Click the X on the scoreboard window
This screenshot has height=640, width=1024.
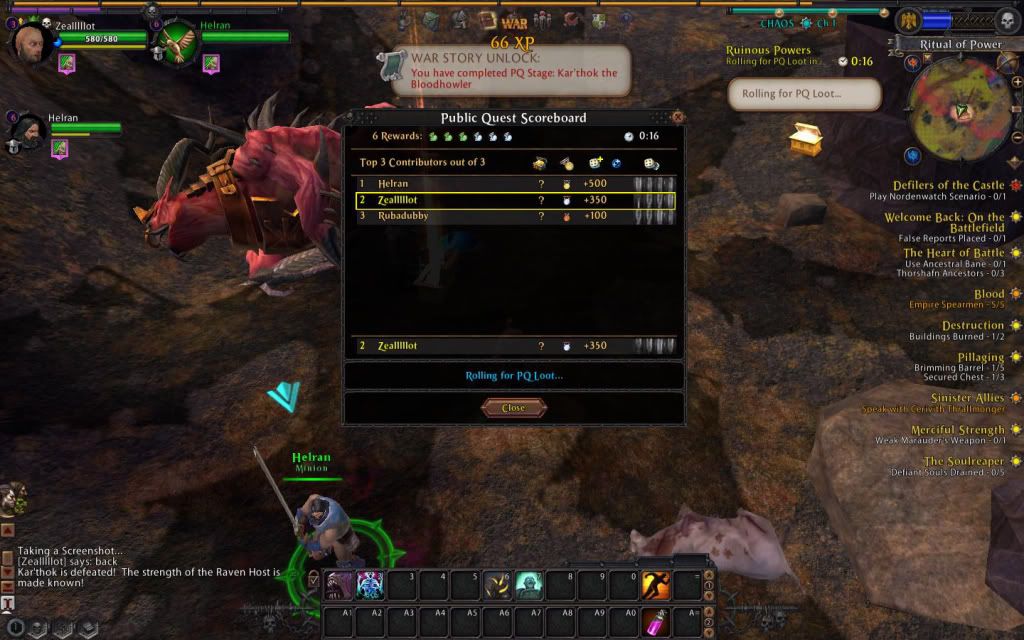(678, 117)
